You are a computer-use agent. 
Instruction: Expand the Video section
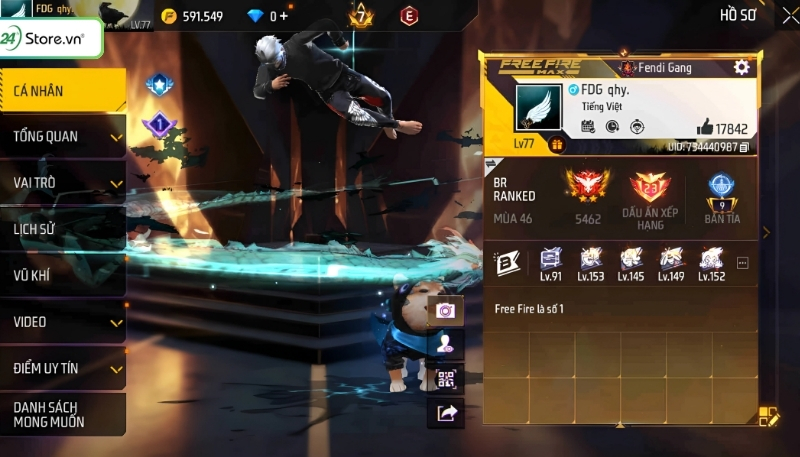point(62,322)
